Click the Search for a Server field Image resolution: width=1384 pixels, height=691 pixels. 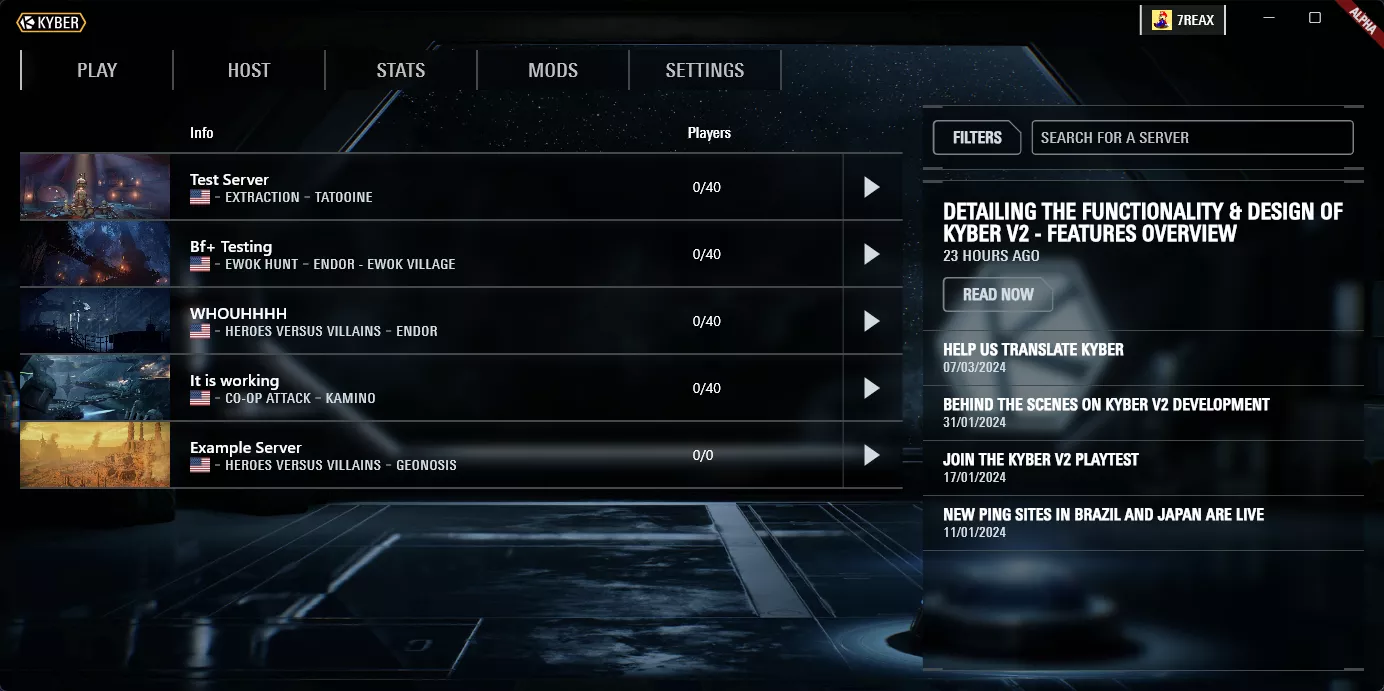pos(1192,138)
